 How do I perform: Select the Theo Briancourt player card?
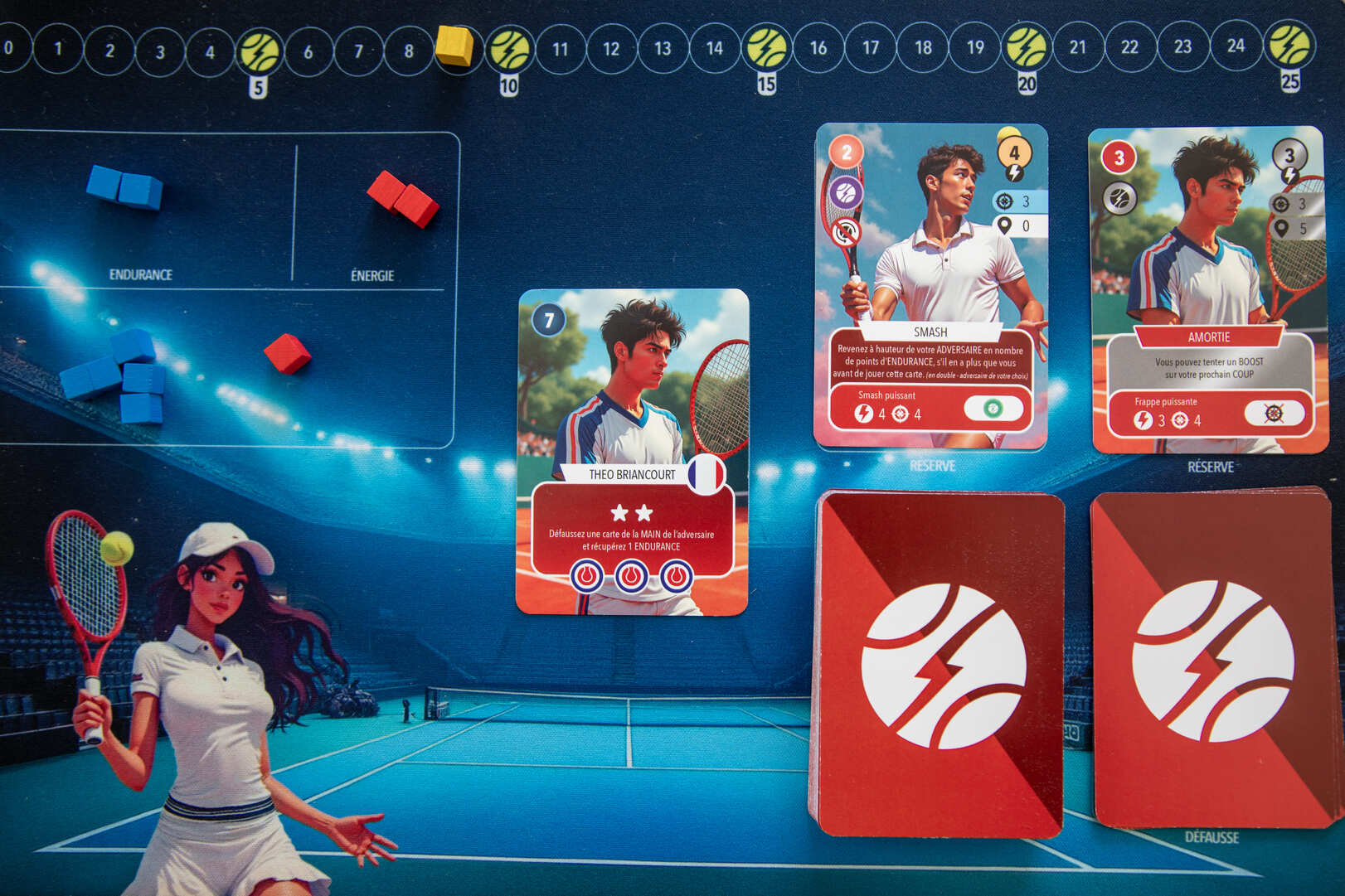[632, 452]
